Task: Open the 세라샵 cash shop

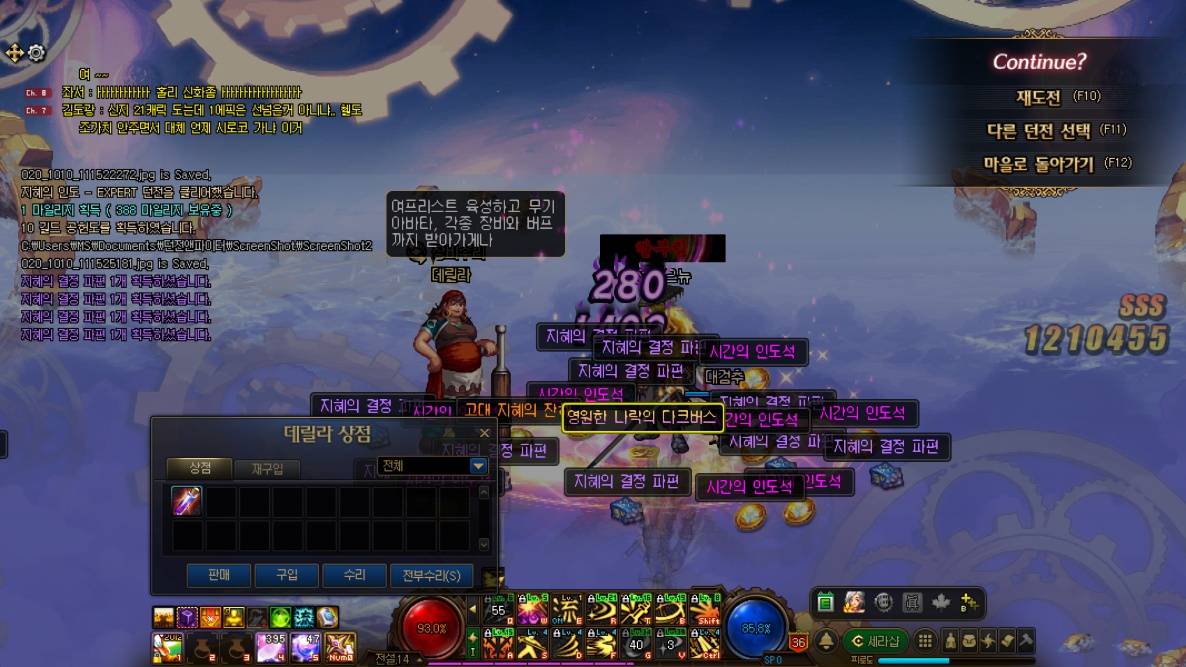Action: point(875,641)
